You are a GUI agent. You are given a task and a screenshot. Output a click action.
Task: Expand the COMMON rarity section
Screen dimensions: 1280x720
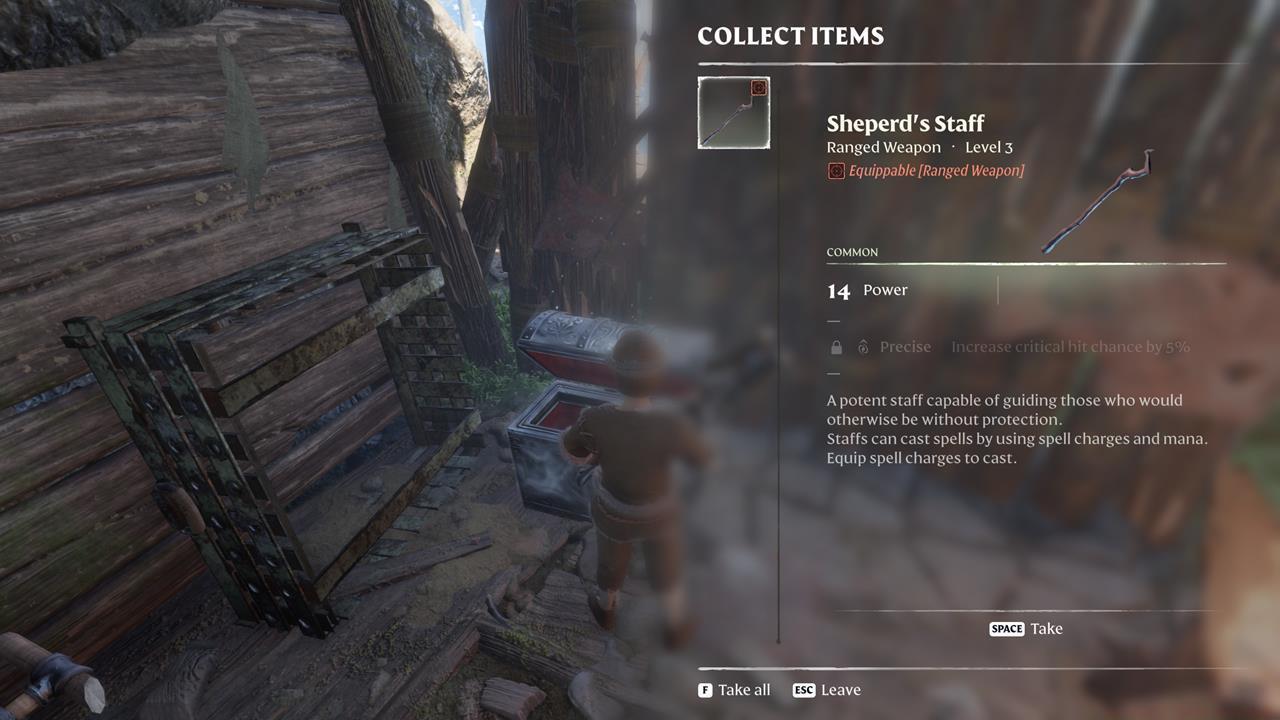852,252
